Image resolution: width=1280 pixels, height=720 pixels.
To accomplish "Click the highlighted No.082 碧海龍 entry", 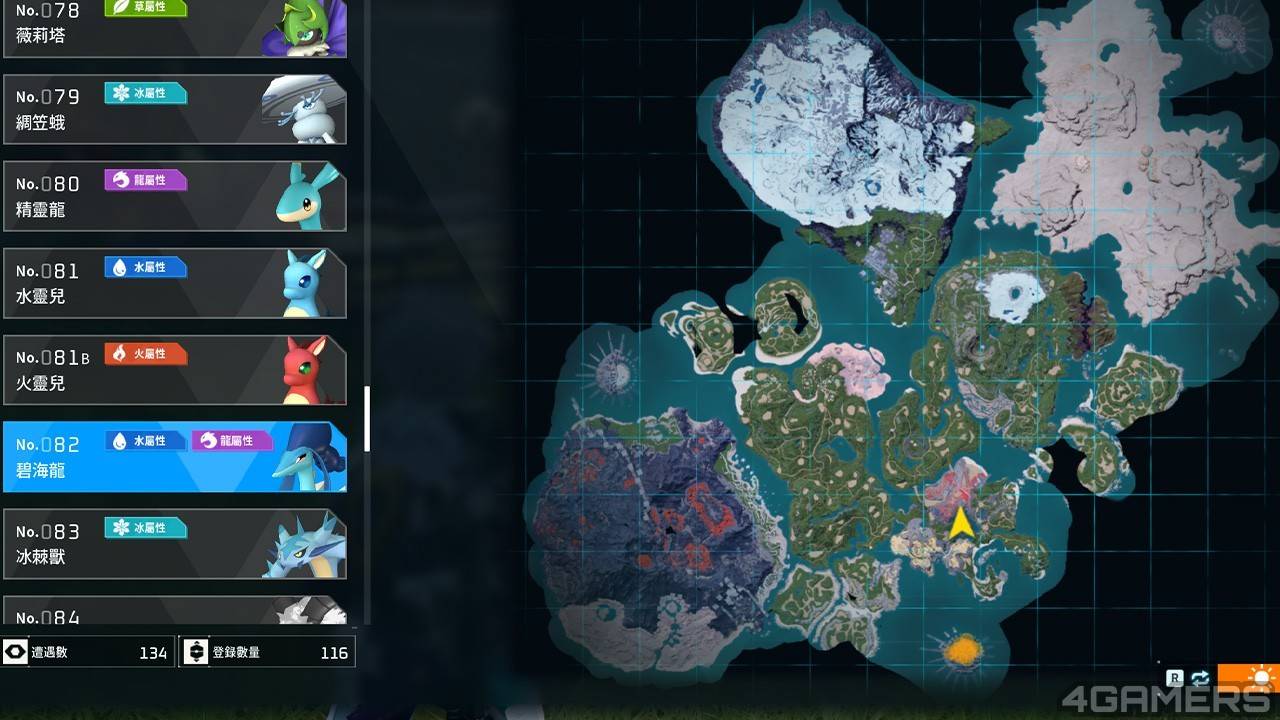I will tap(175, 457).
